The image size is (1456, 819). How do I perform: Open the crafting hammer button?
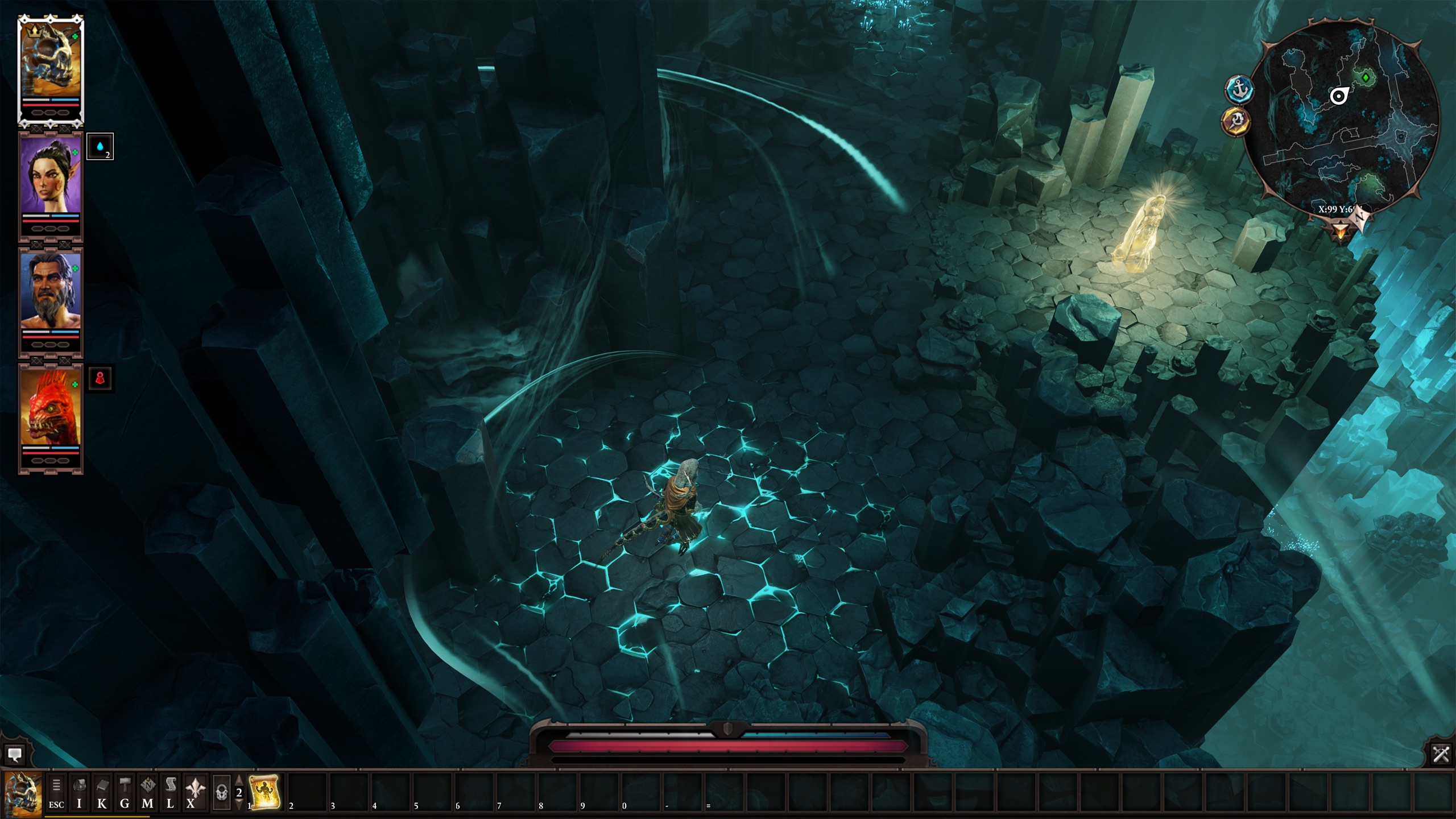125,793
